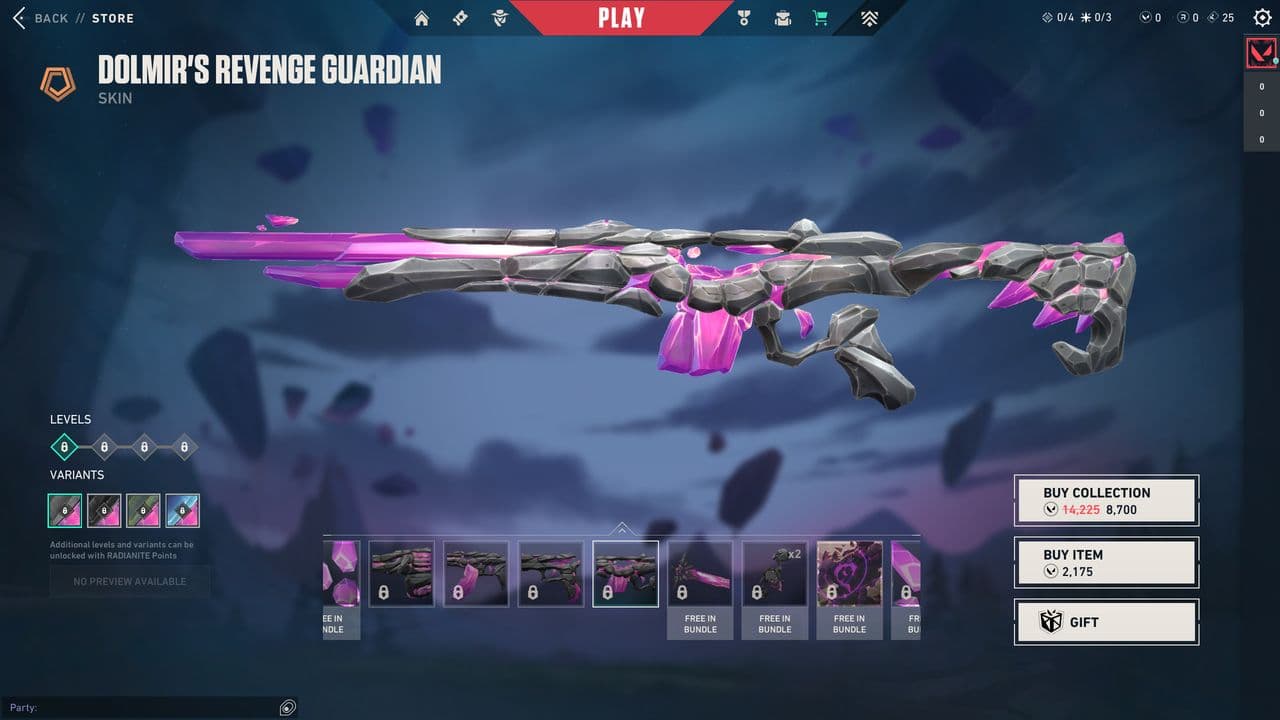Viewport: 1280px width, 720px height.
Task: Start matchmaking with the PLAY button
Action: point(621,18)
